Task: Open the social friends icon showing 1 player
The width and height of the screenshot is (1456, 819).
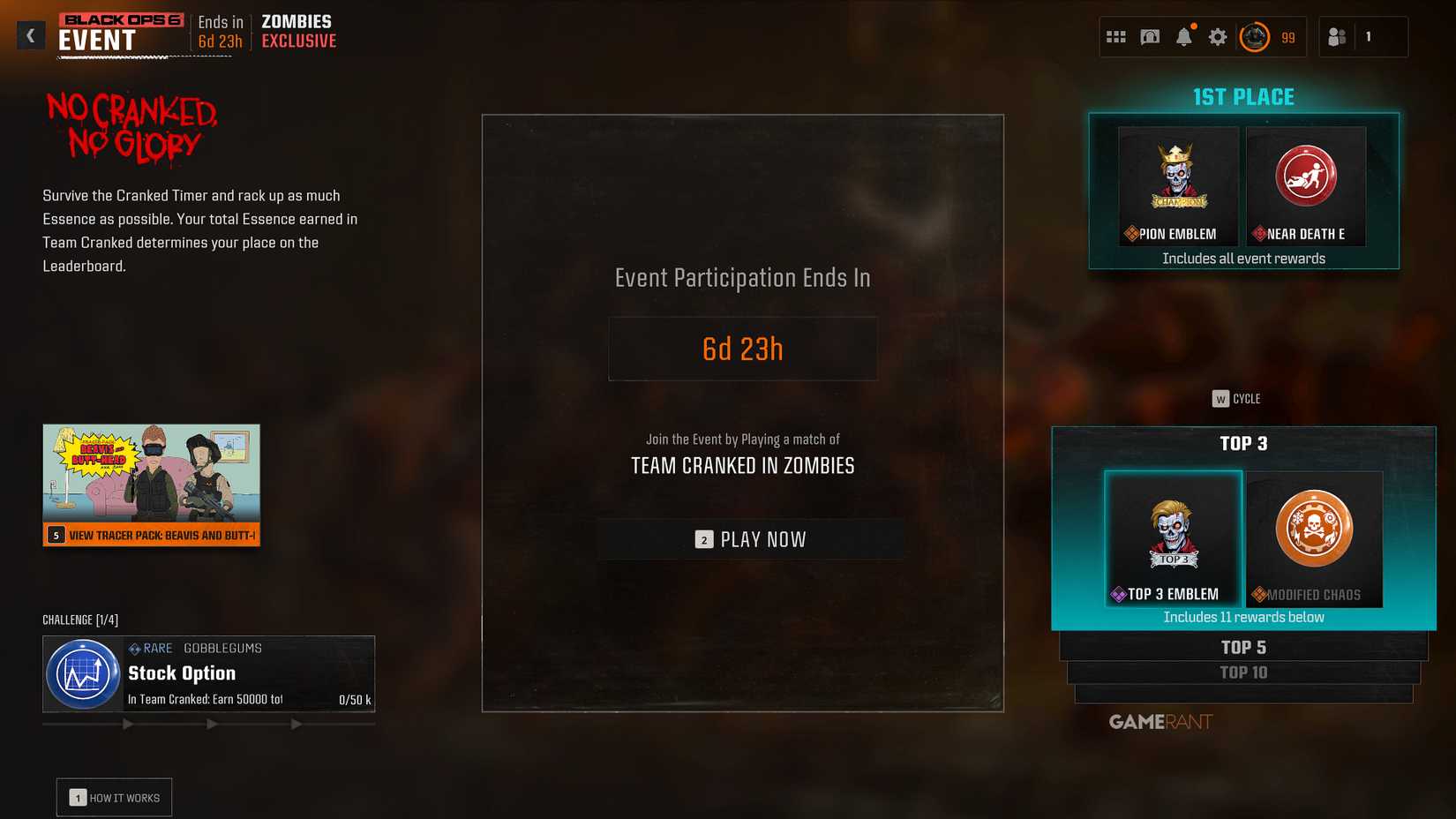Action: (1337, 36)
